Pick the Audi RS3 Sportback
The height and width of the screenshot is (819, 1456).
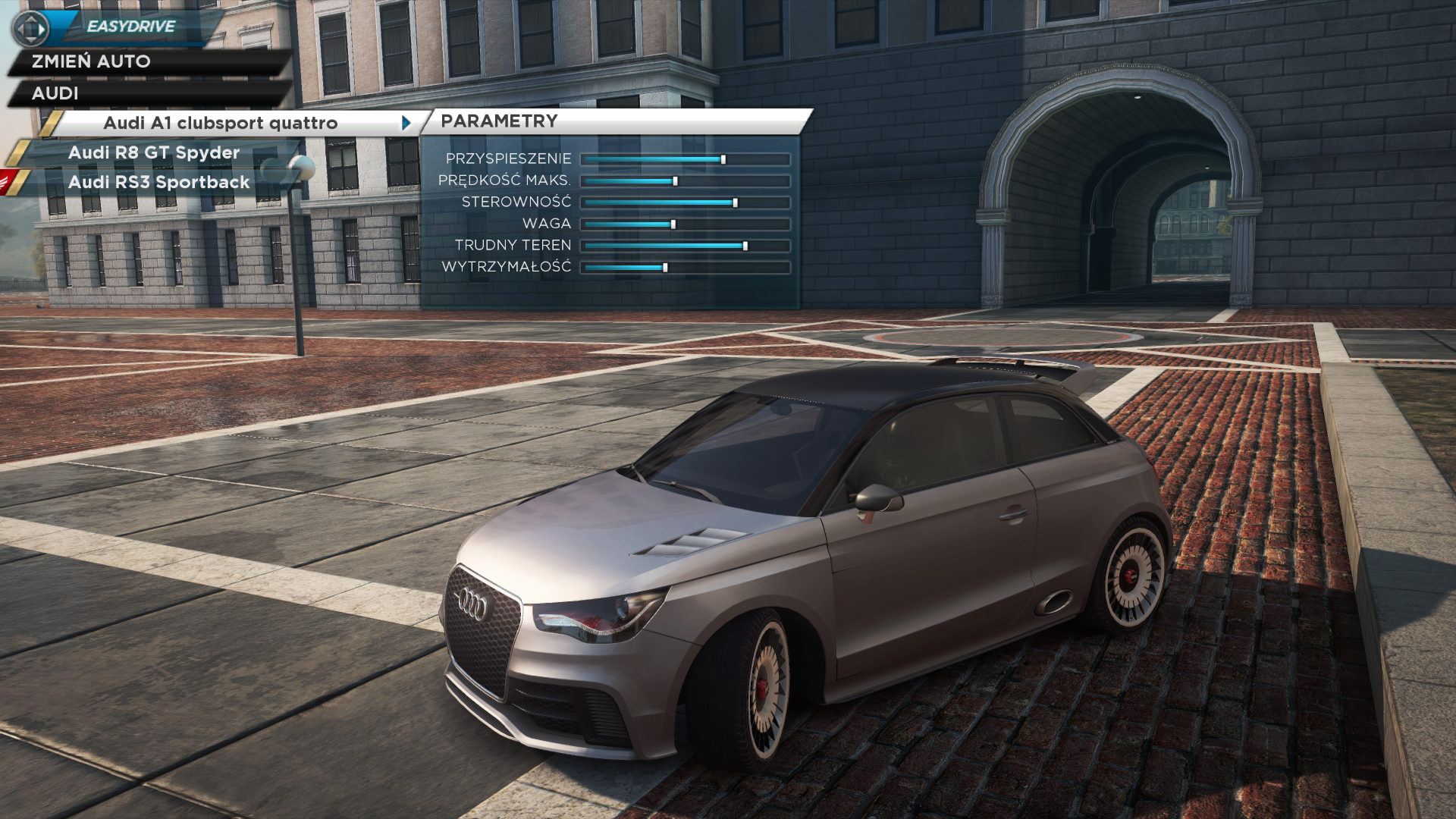pyautogui.click(x=158, y=183)
